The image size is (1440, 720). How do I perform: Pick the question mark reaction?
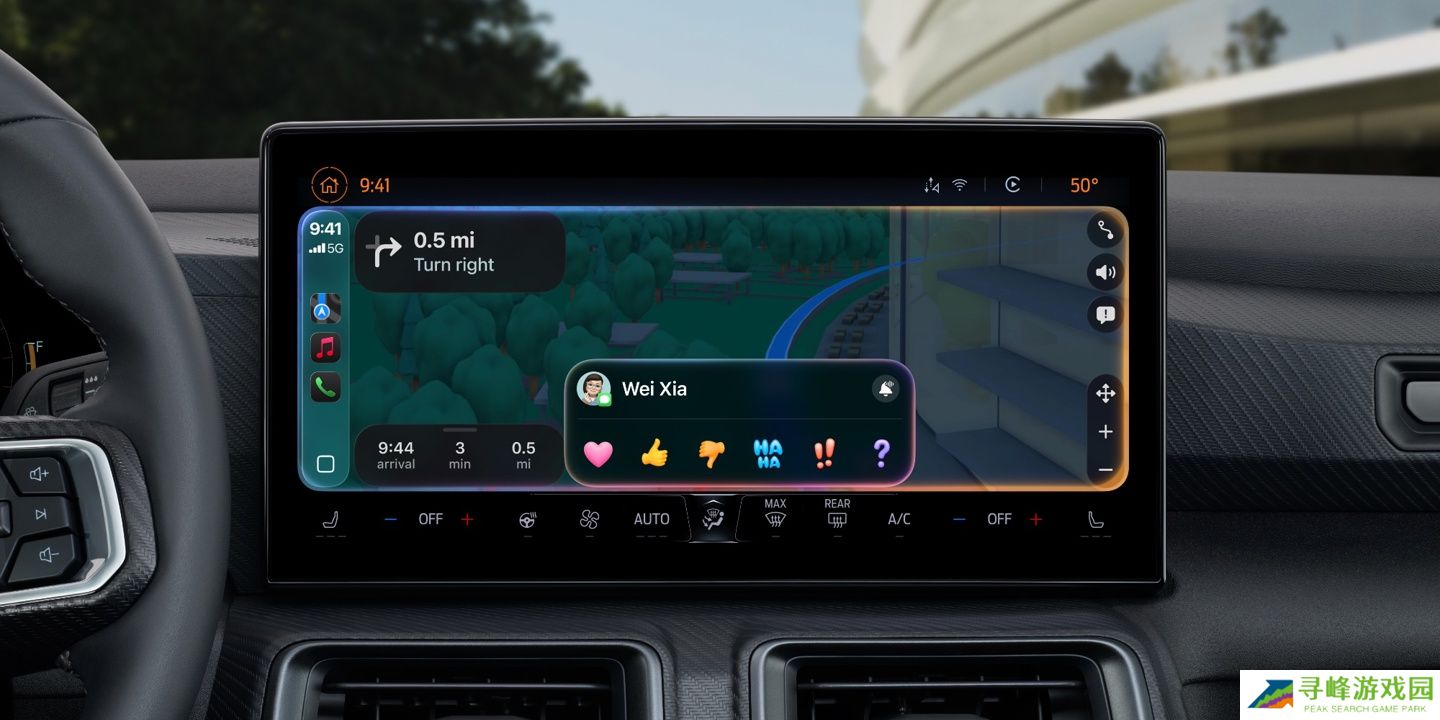pyautogui.click(x=881, y=454)
